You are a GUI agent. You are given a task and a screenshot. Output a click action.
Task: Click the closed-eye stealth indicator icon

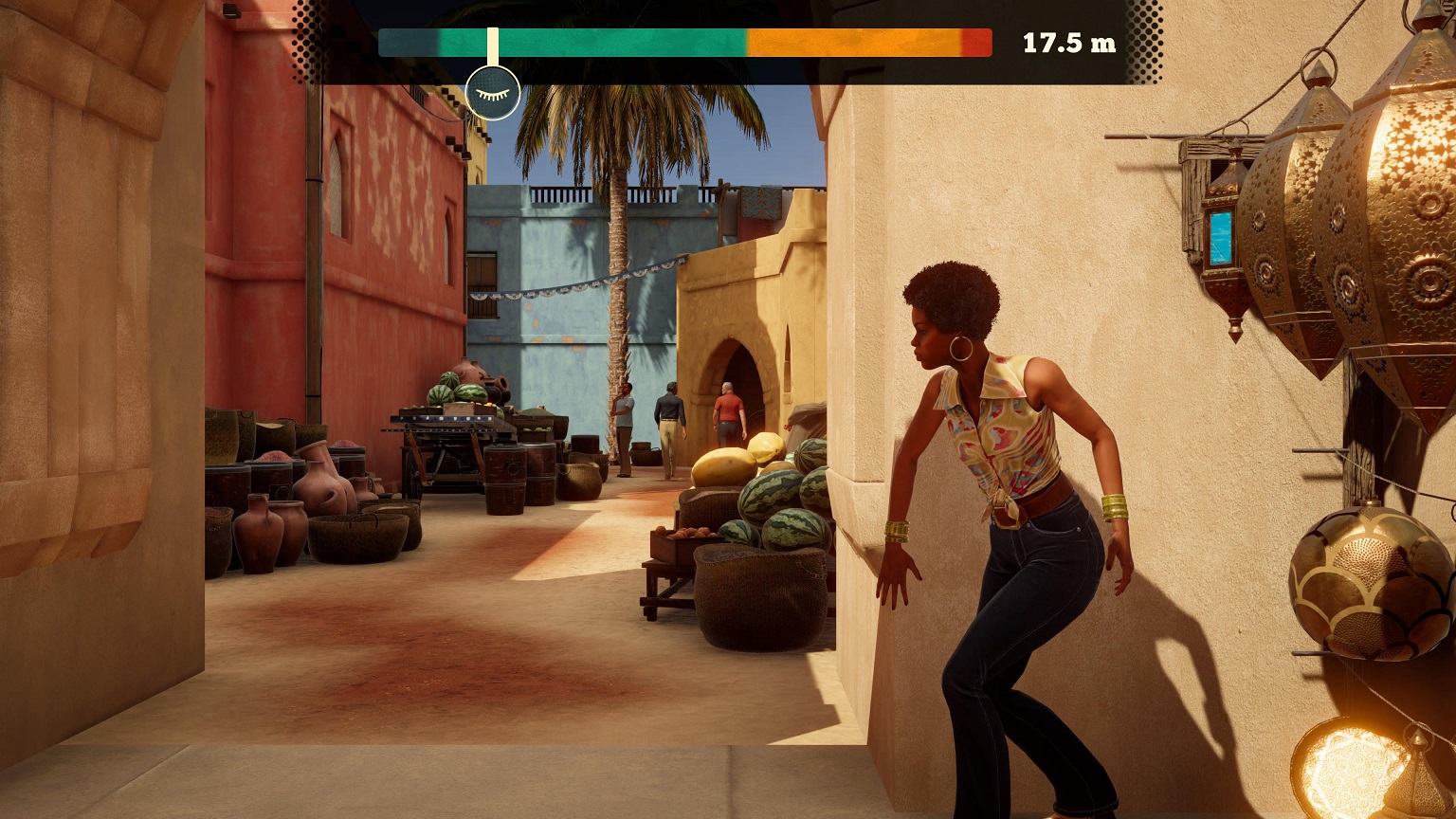tap(493, 94)
